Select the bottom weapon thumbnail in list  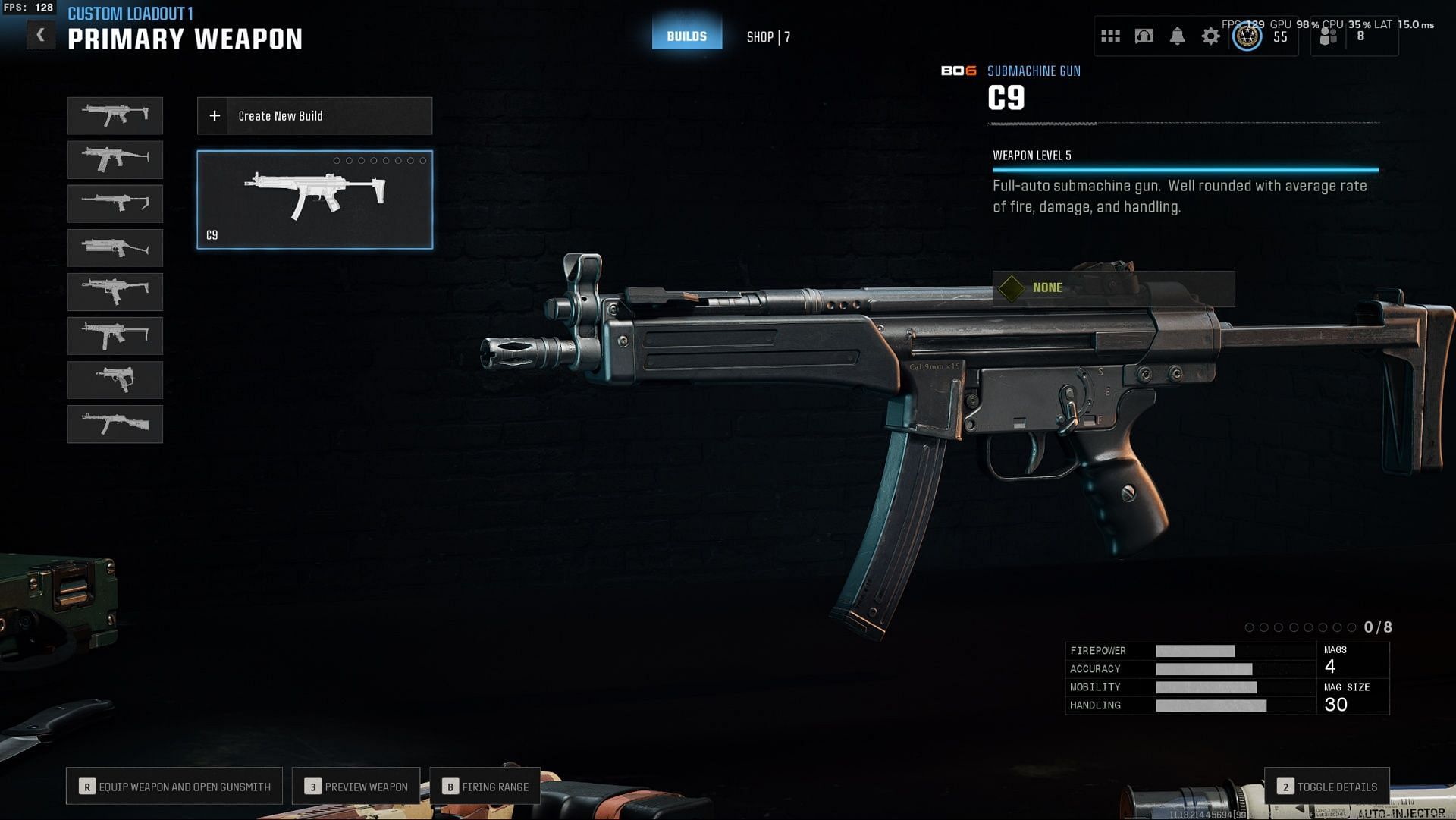pyautogui.click(x=115, y=424)
